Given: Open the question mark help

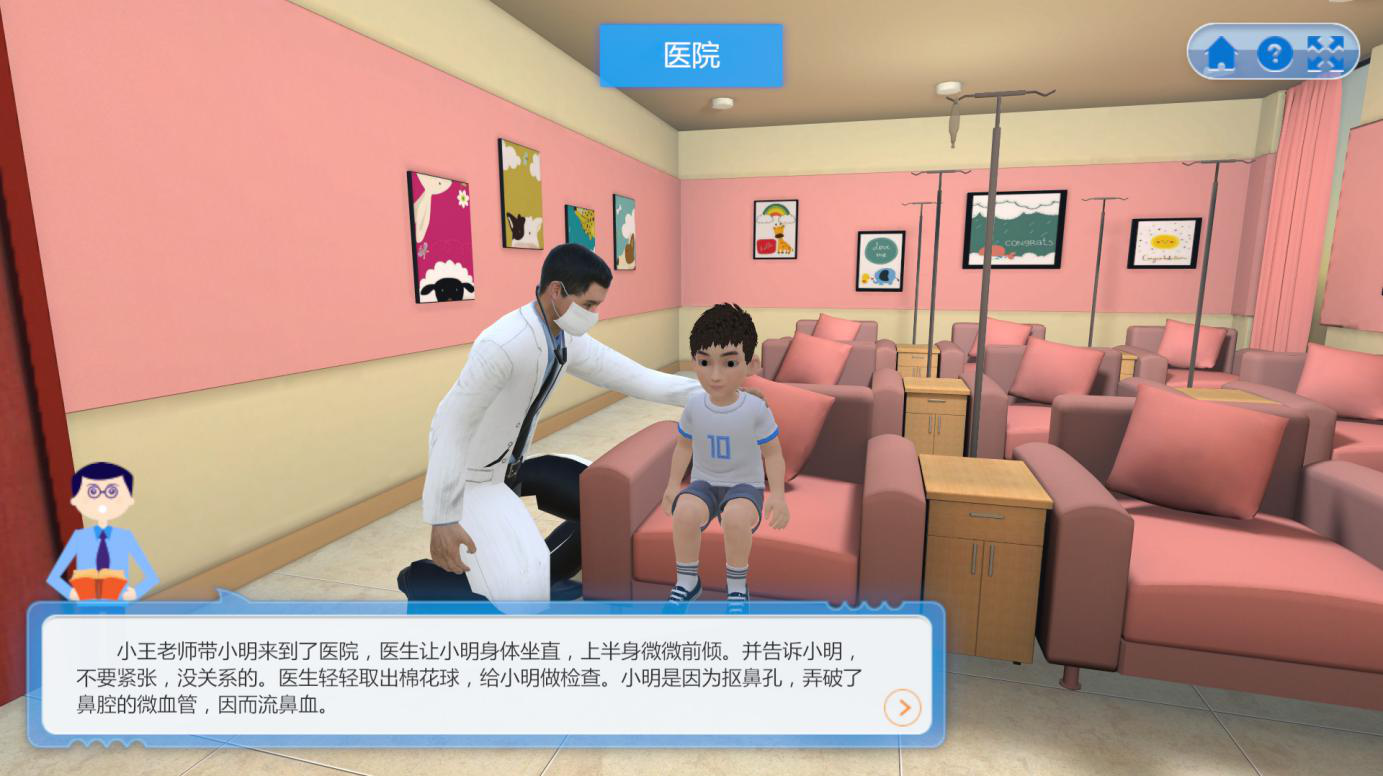Looking at the screenshot, I should [x=1274, y=53].
